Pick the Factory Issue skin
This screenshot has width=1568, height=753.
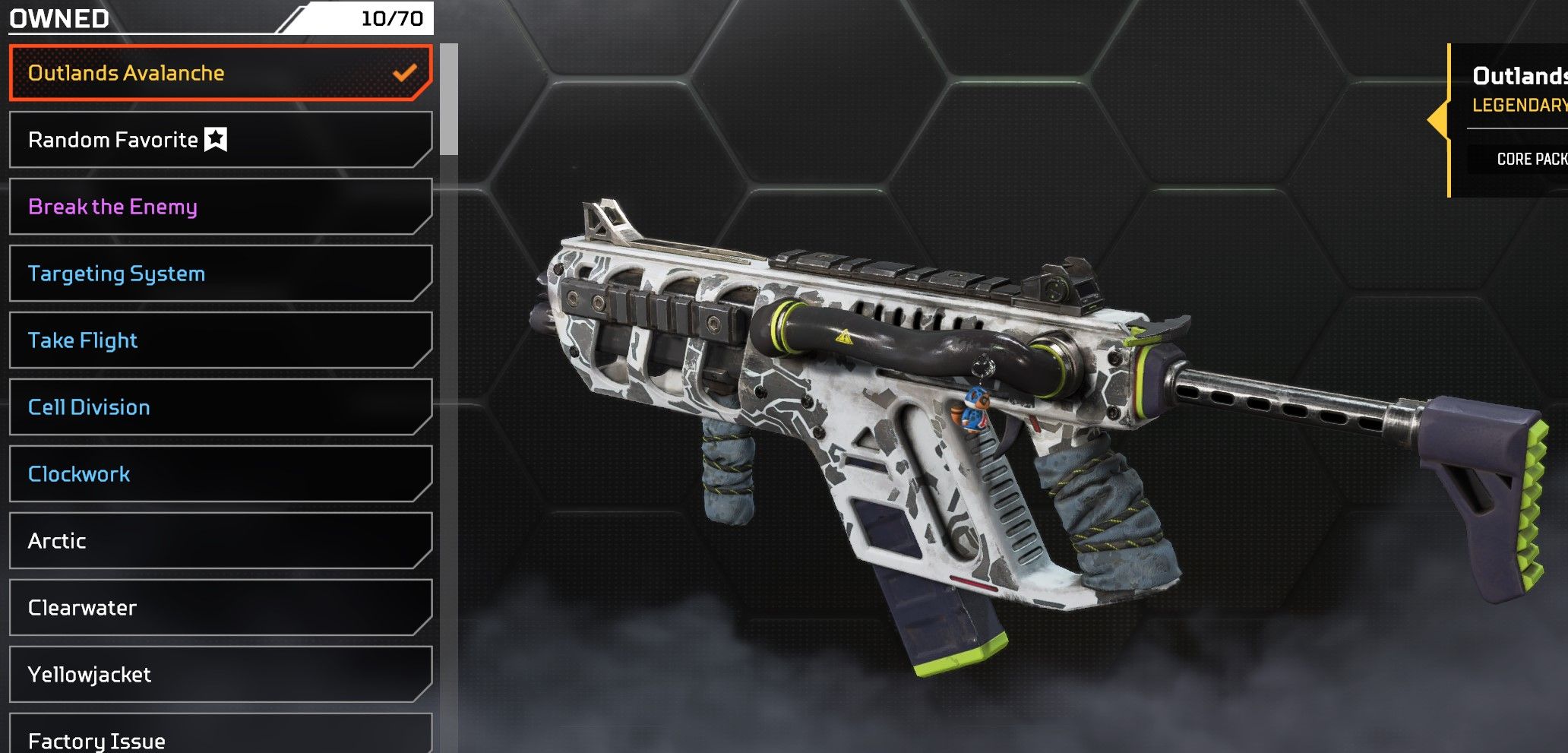coord(220,737)
